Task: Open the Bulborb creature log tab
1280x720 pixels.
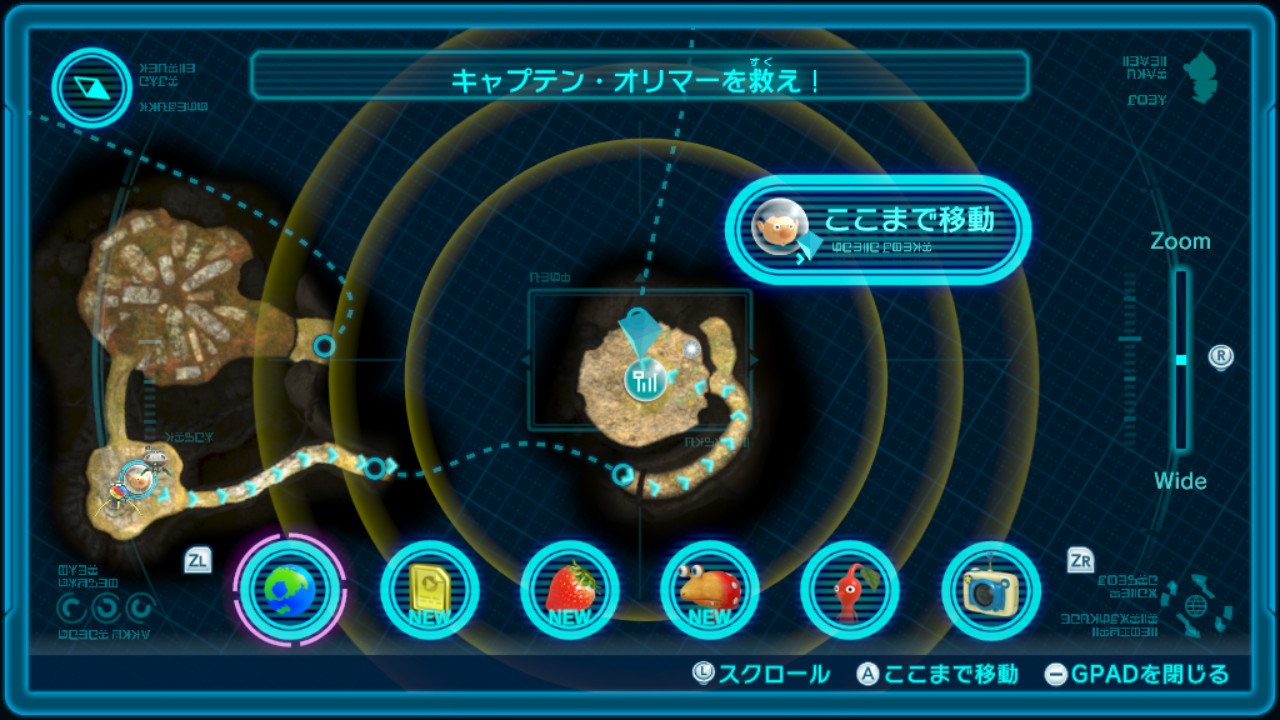Action: pos(710,590)
